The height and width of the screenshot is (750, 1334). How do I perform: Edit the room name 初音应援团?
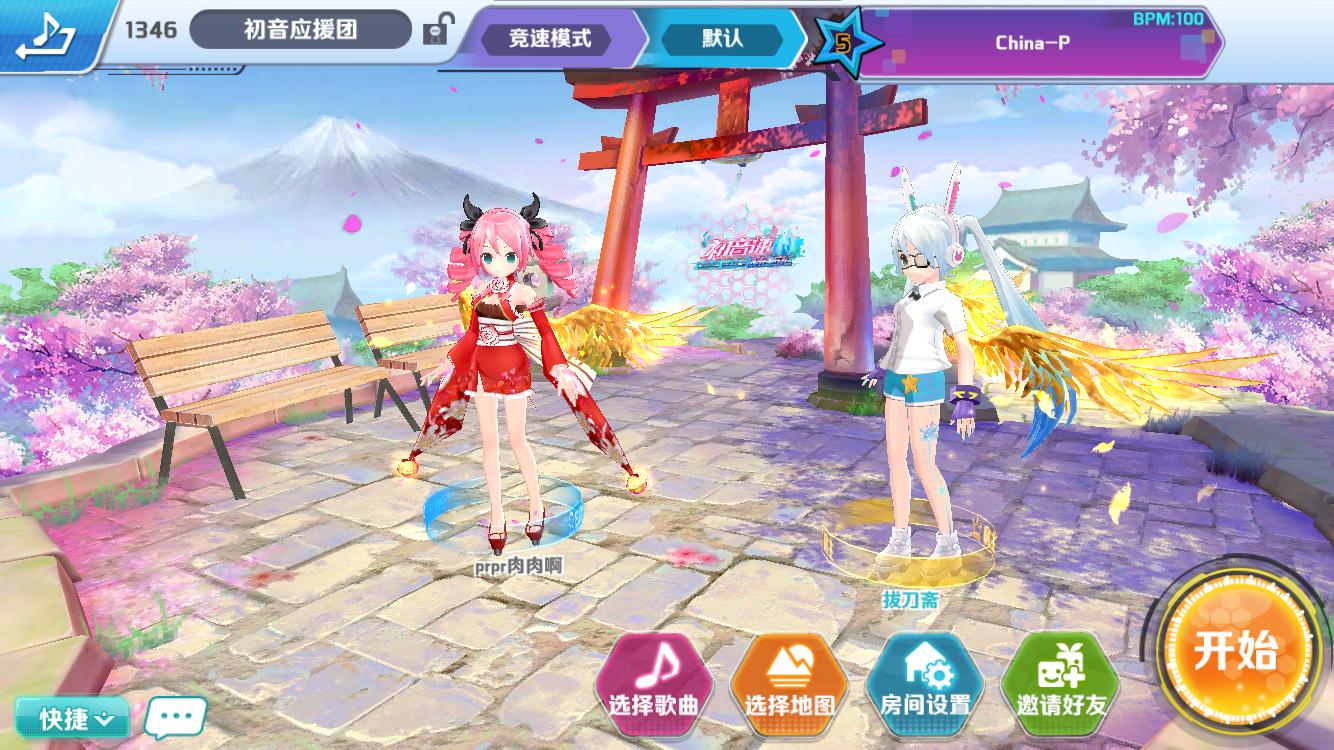[x=300, y=30]
